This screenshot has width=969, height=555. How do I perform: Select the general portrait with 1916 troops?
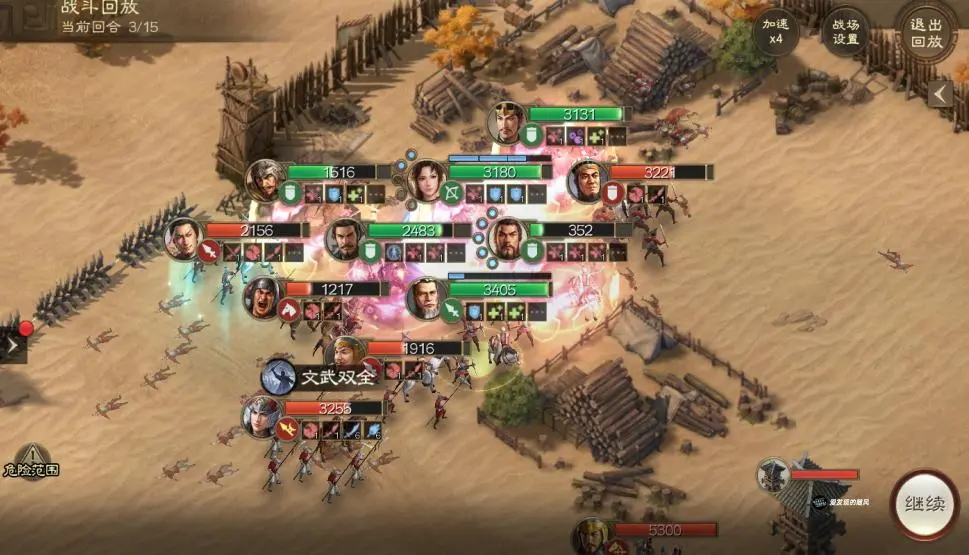[x=344, y=356]
